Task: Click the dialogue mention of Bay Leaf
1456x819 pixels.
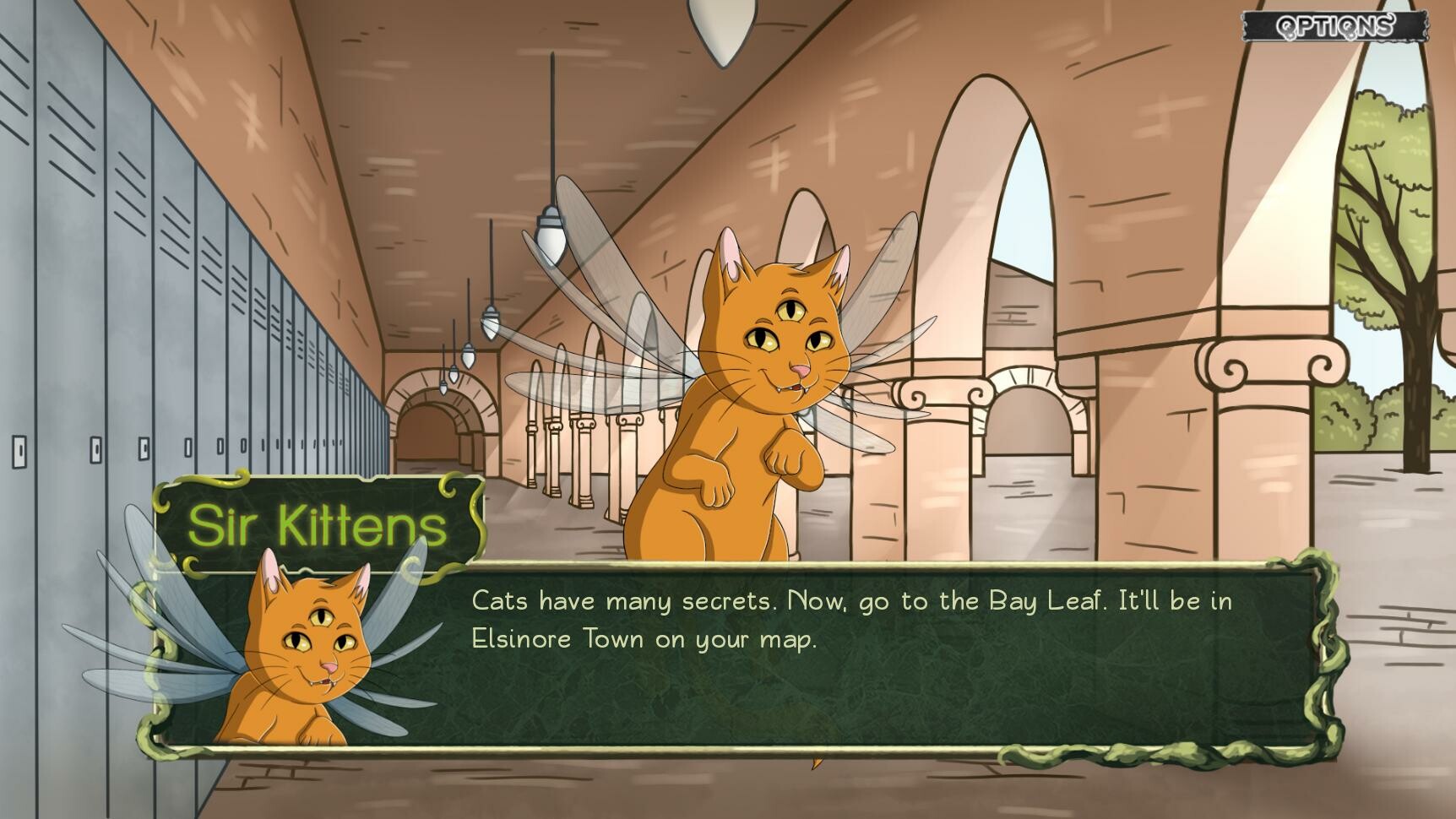Action: pos(1046,601)
